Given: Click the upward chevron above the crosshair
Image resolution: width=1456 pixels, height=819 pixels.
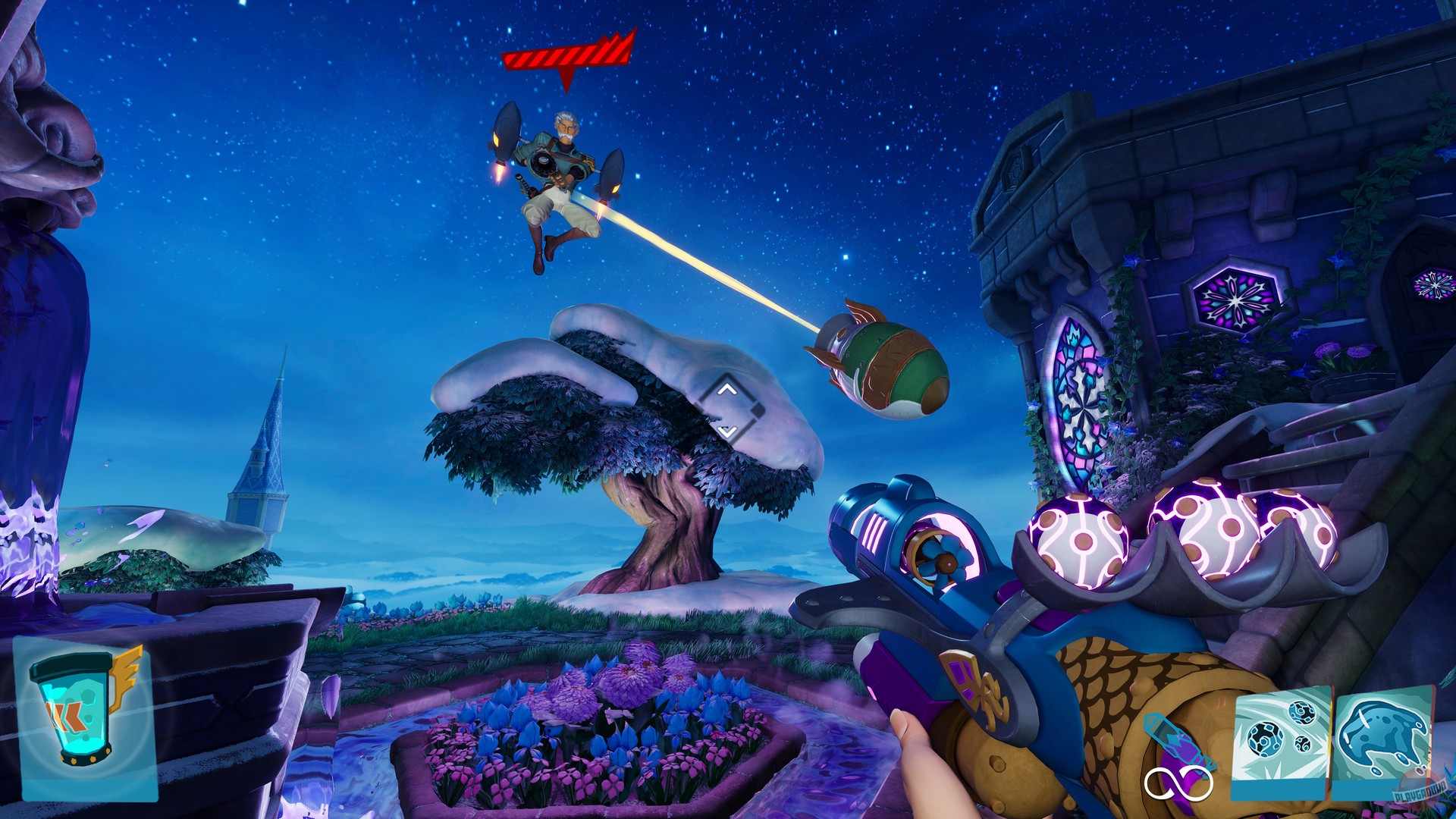Looking at the screenshot, I should [728, 391].
